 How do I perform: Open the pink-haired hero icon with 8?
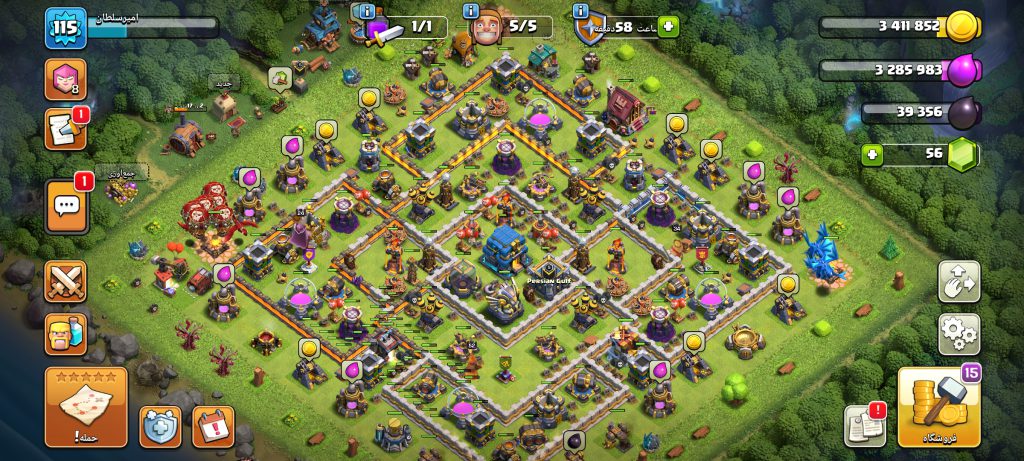64,79
